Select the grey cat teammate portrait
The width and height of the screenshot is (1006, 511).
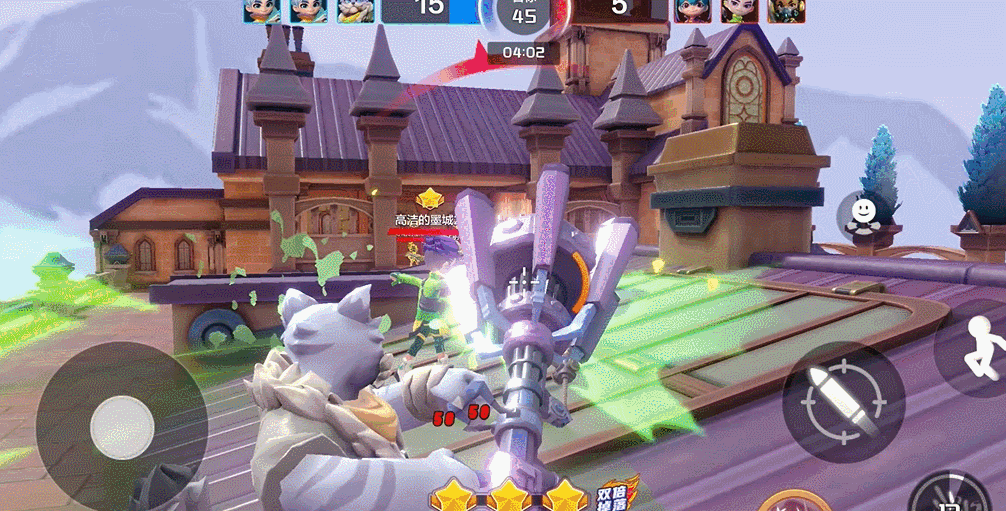pyautogui.click(x=355, y=10)
